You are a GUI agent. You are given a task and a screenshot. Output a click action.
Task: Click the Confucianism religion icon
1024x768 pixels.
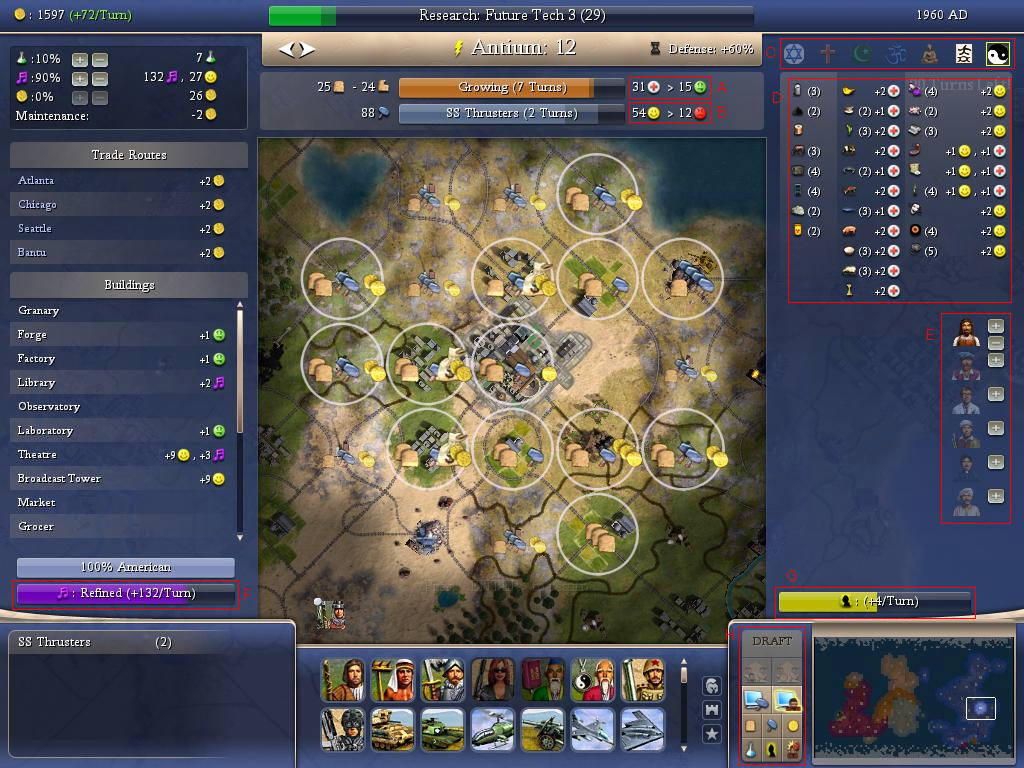[964, 54]
